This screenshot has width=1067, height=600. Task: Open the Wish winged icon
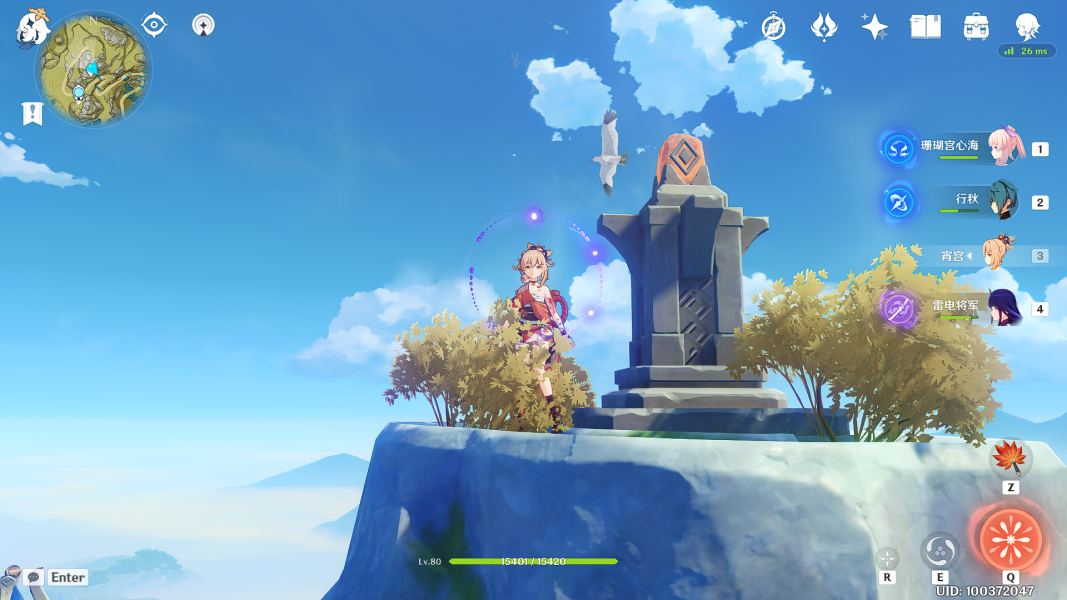click(824, 27)
